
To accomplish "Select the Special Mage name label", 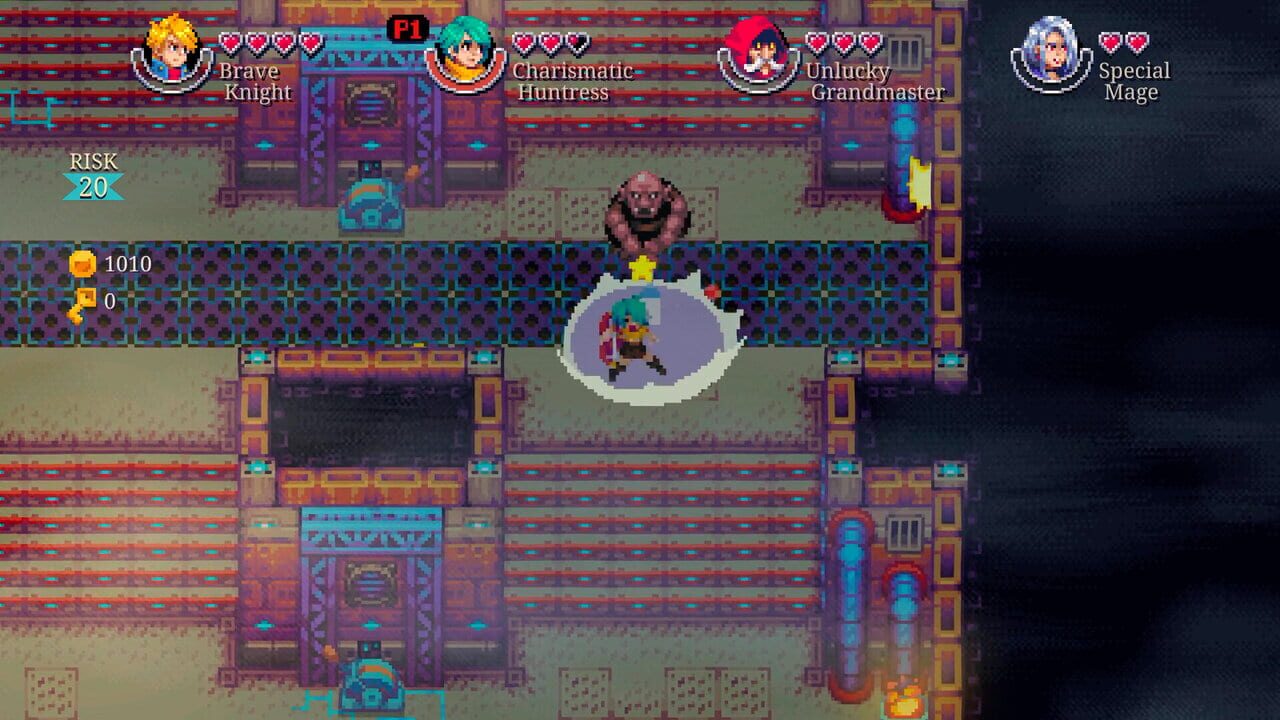I will [x=1134, y=80].
